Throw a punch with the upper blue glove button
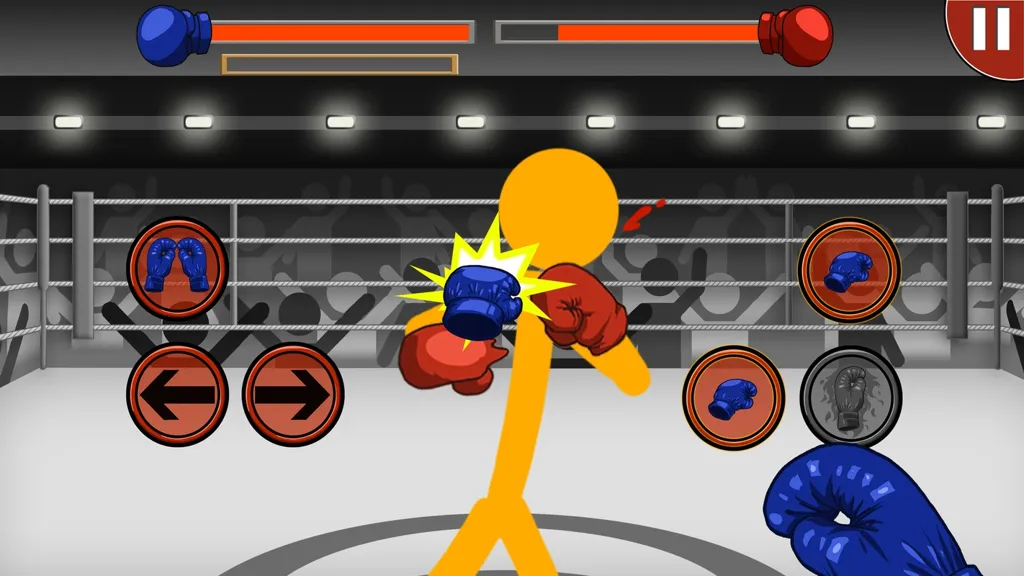 (x=849, y=270)
